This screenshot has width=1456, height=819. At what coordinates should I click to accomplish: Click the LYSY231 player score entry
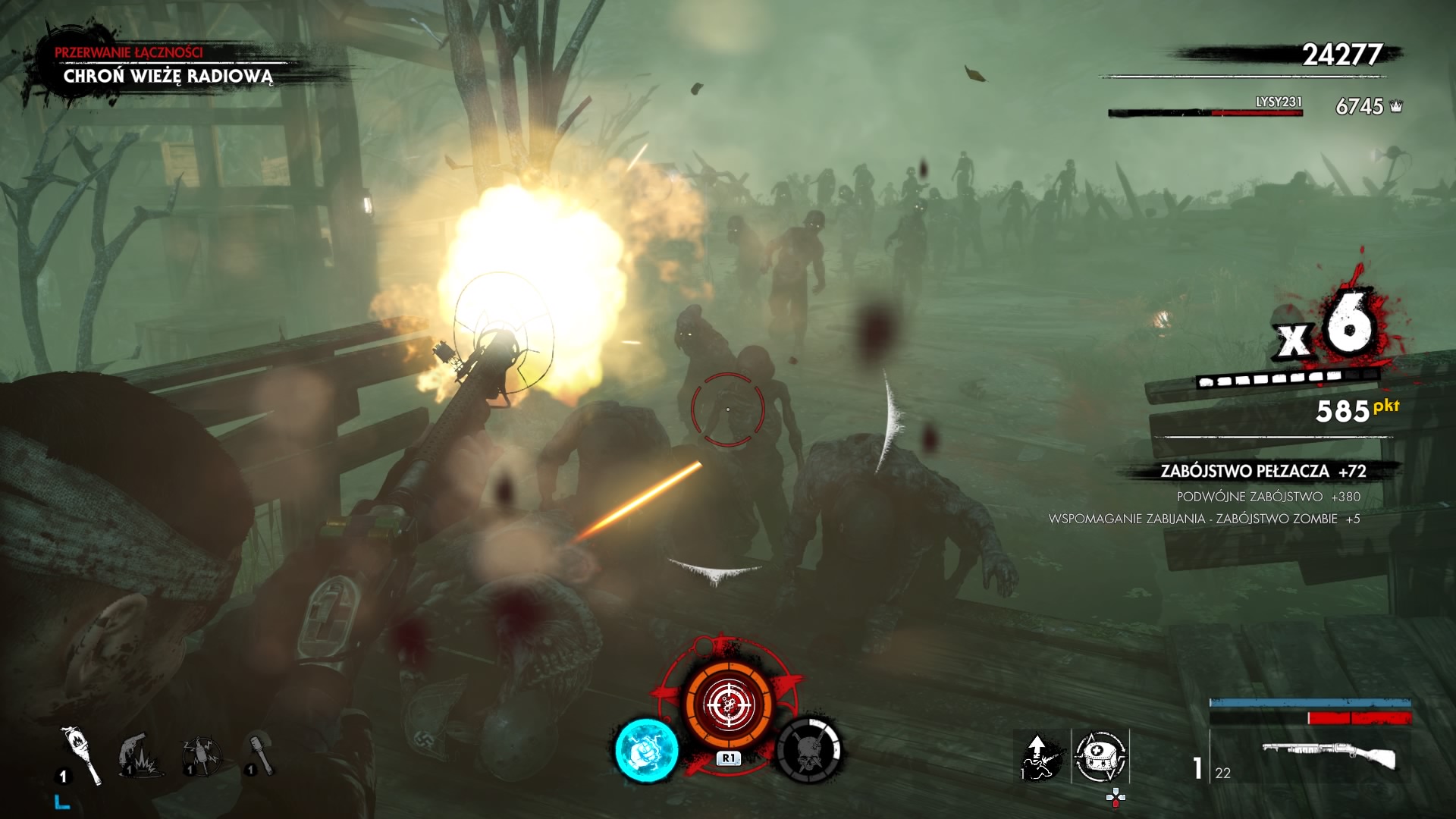point(1279,102)
